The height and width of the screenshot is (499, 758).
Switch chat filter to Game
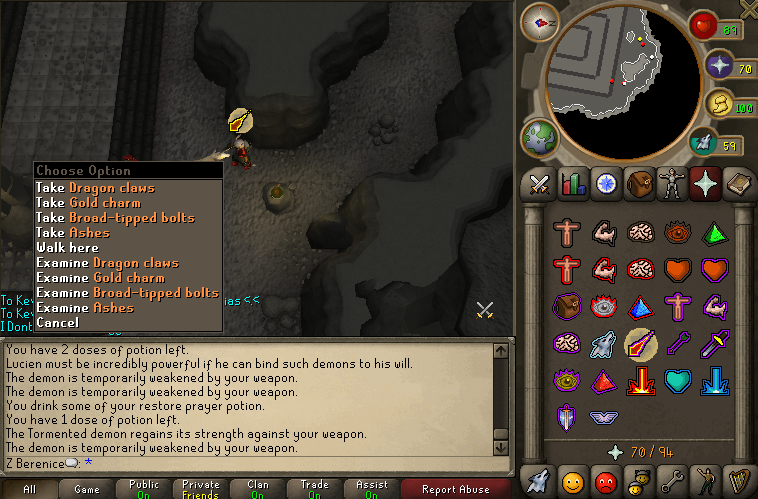pyautogui.click(x=87, y=489)
